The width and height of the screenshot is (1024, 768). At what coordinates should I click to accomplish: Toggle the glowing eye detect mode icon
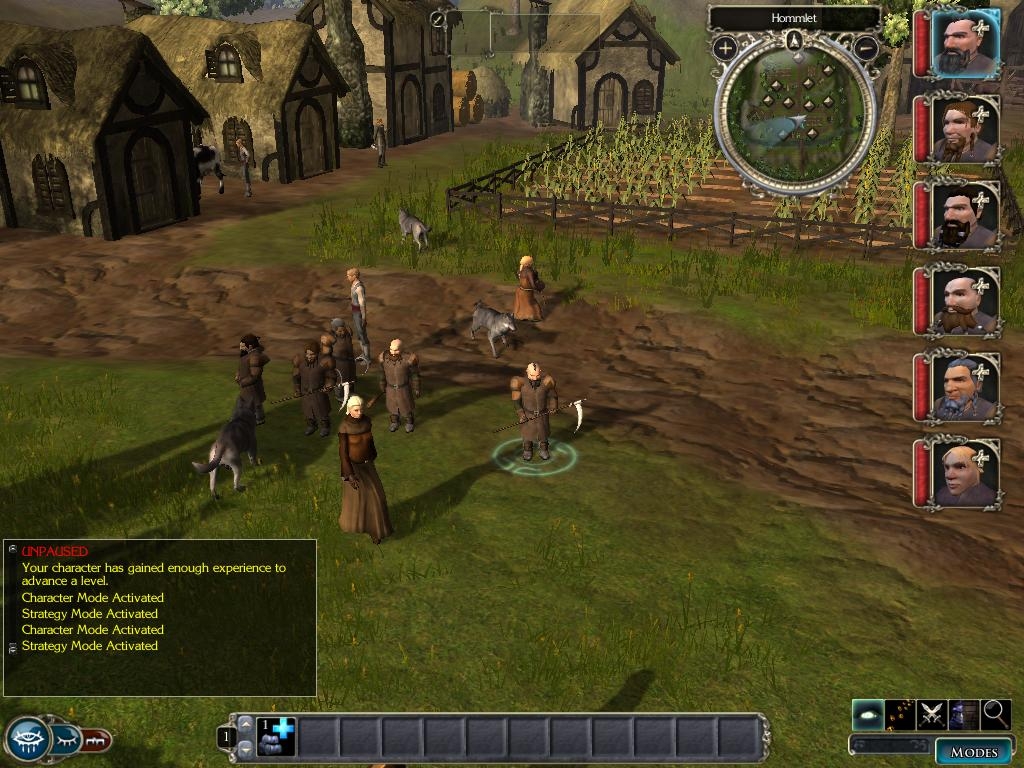(868, 714)
